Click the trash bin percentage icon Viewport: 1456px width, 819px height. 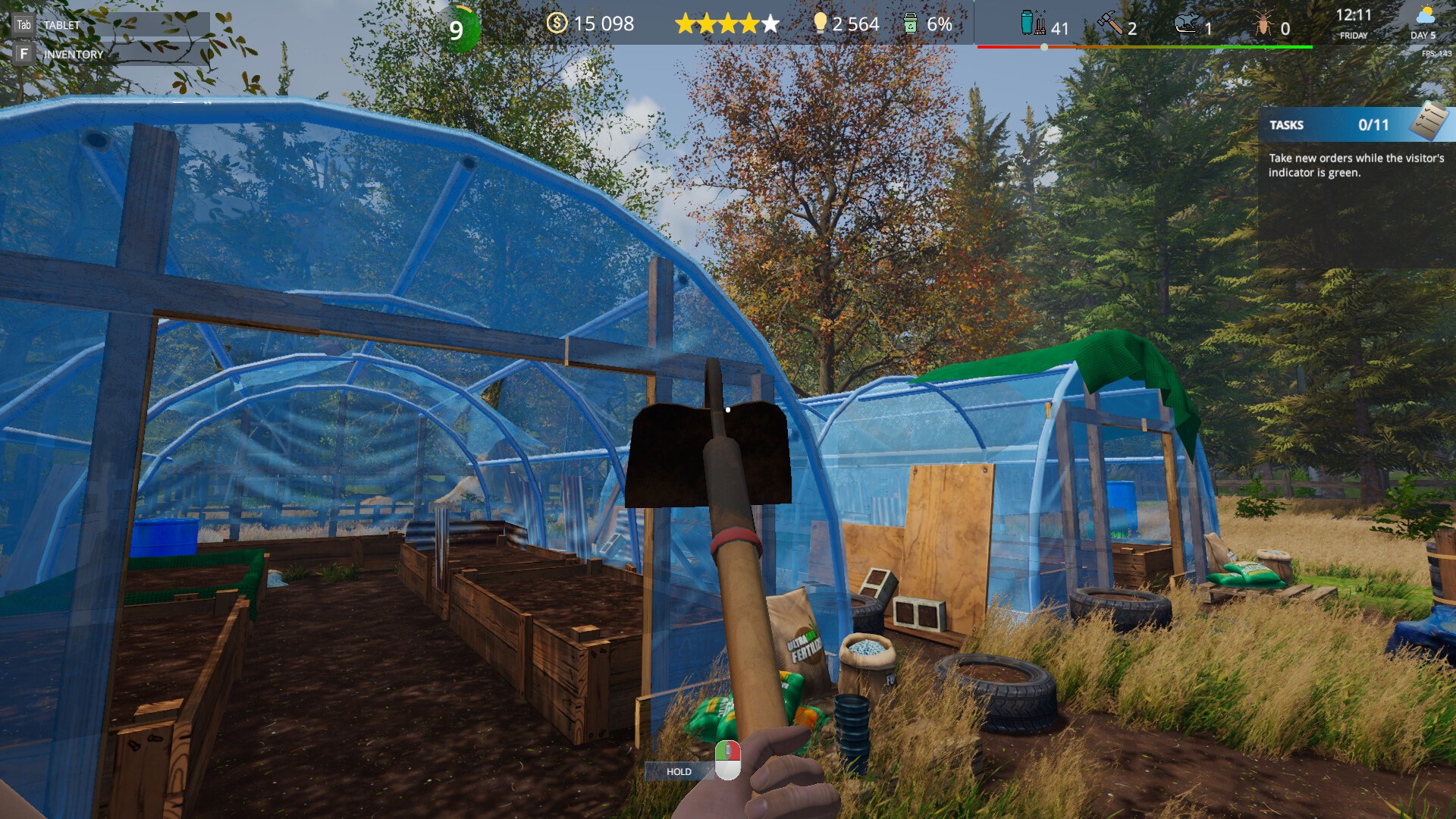tap(910, 24)
